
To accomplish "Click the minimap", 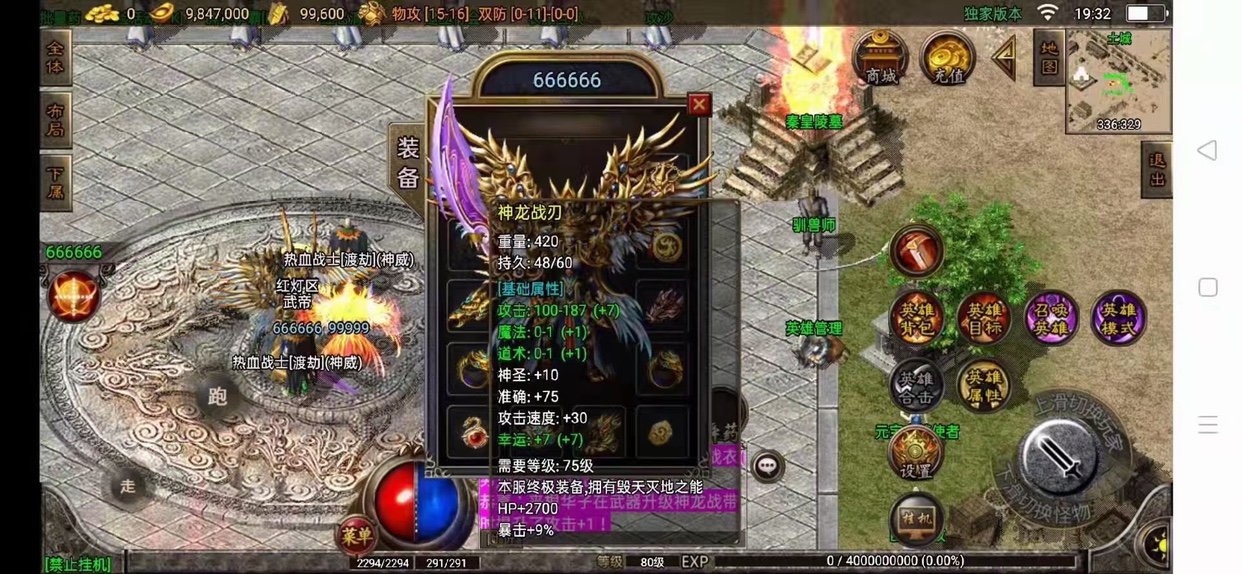I will [x=1118, y=80].
